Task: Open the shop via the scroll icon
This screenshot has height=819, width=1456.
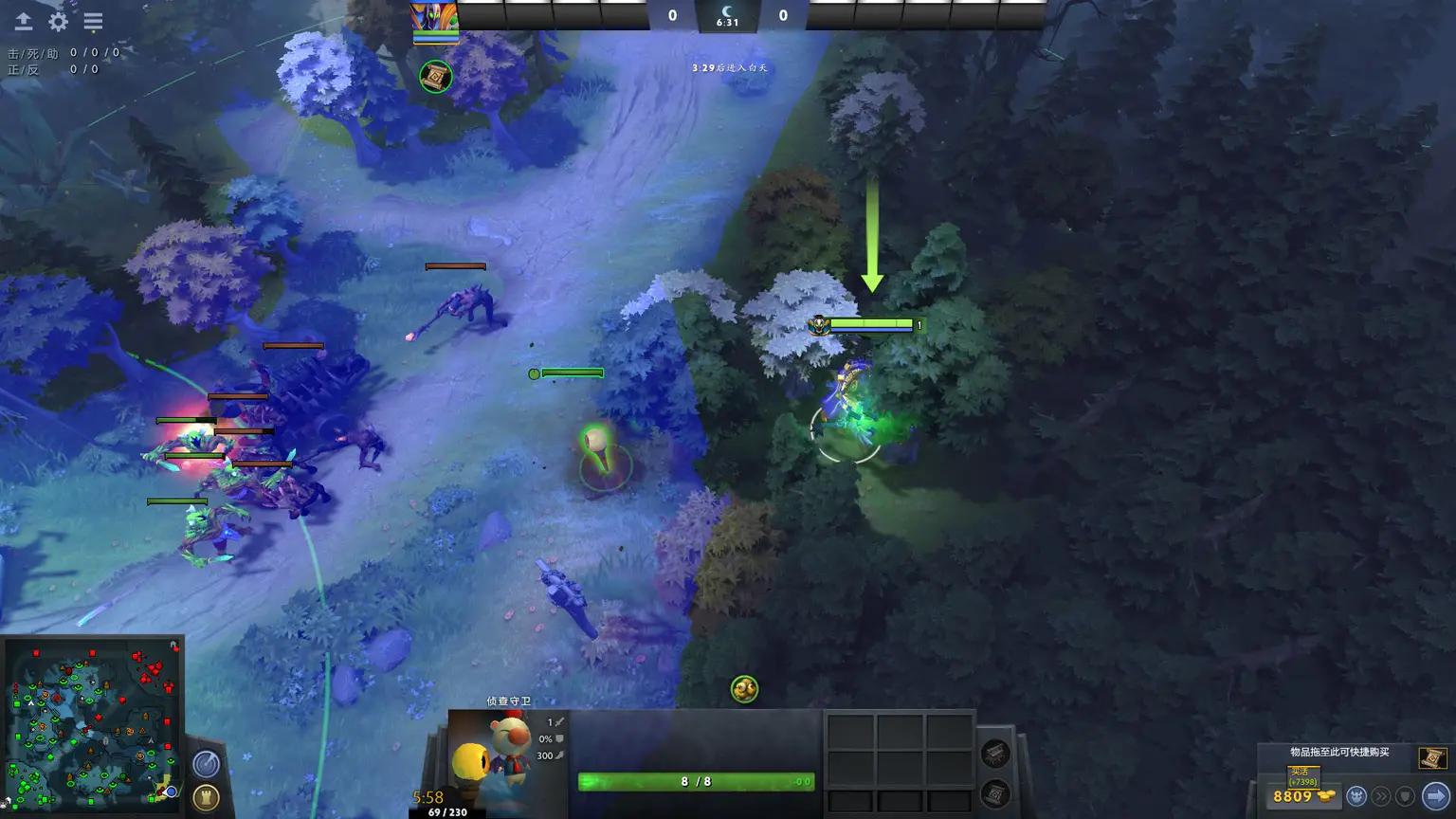Action: coord(1431,758)
